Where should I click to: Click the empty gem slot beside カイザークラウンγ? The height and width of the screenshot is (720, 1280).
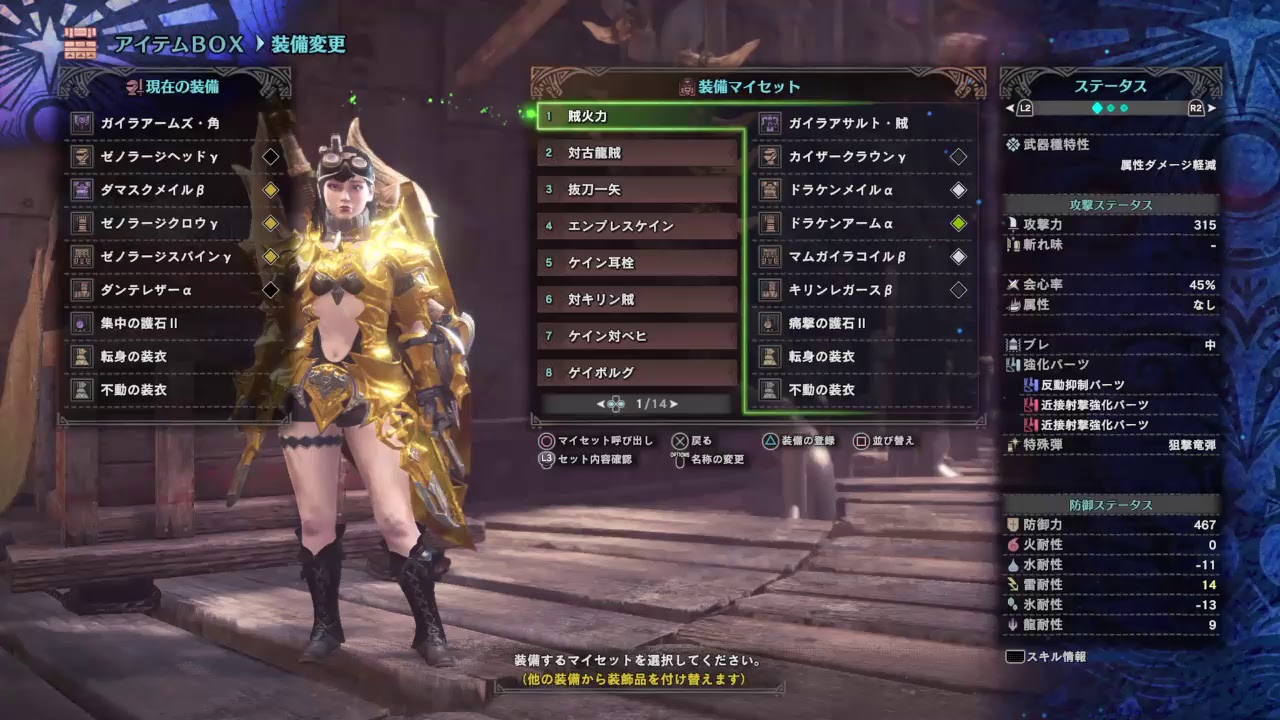(959, 156)
